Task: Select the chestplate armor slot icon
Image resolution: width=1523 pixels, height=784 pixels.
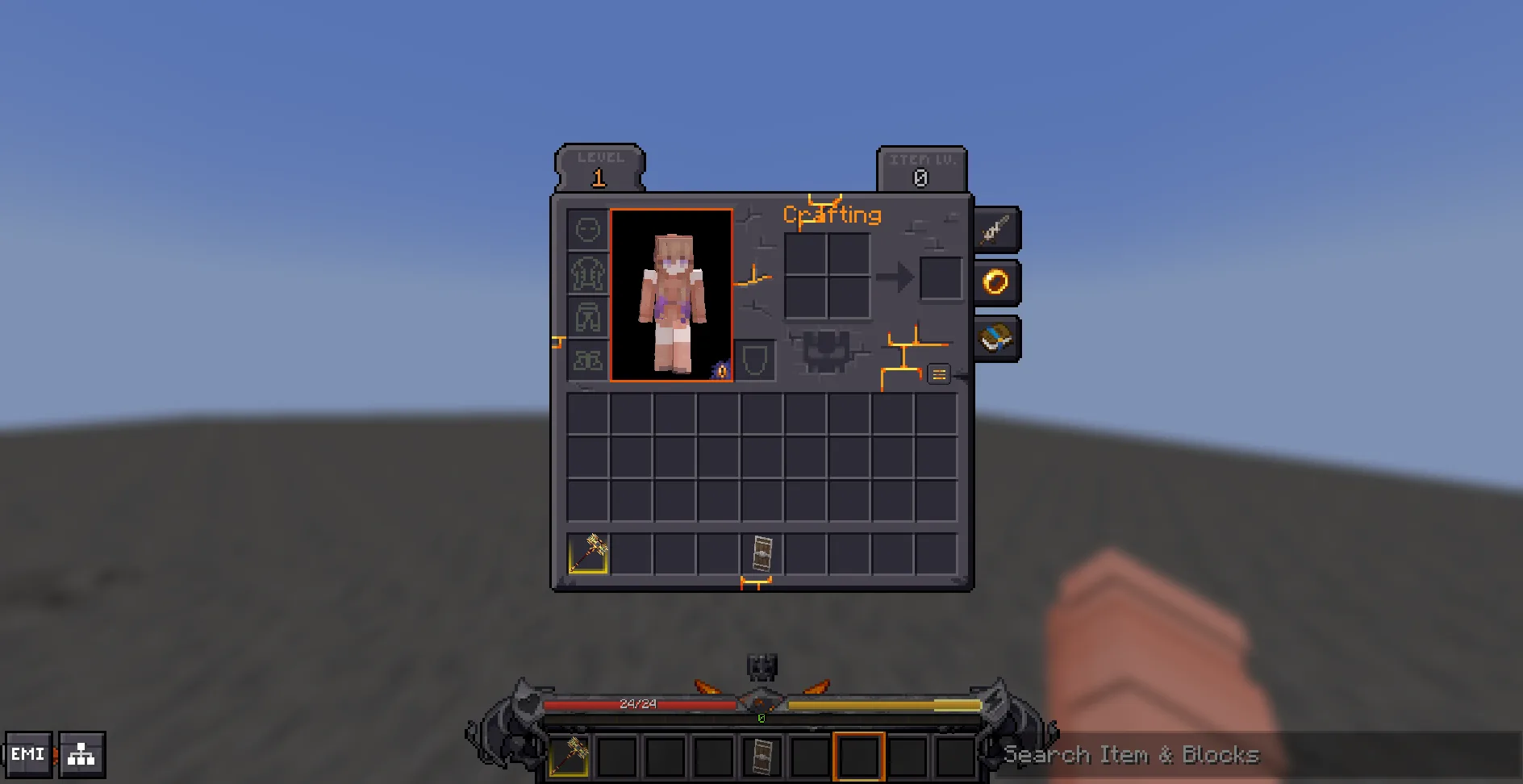Action: pos(586,274)
